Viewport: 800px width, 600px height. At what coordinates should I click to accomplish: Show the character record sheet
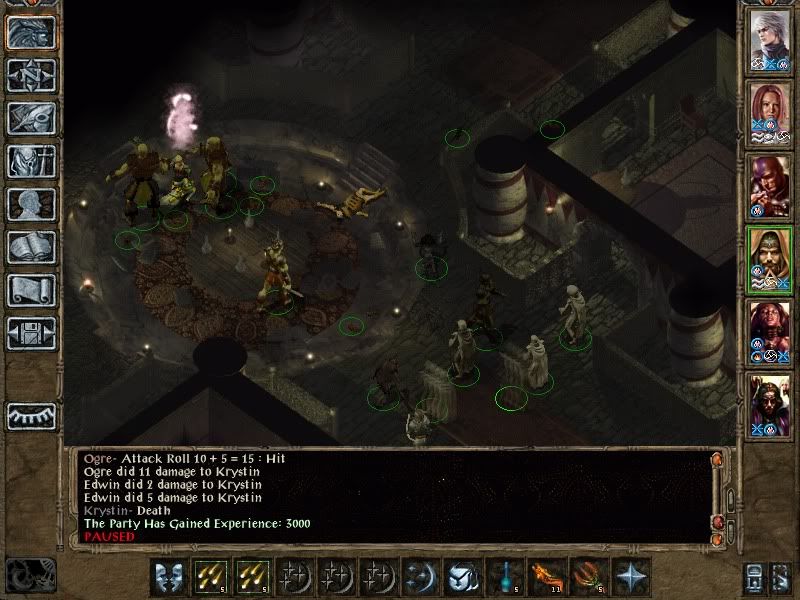pyautogui.click(x=31, y=204)
